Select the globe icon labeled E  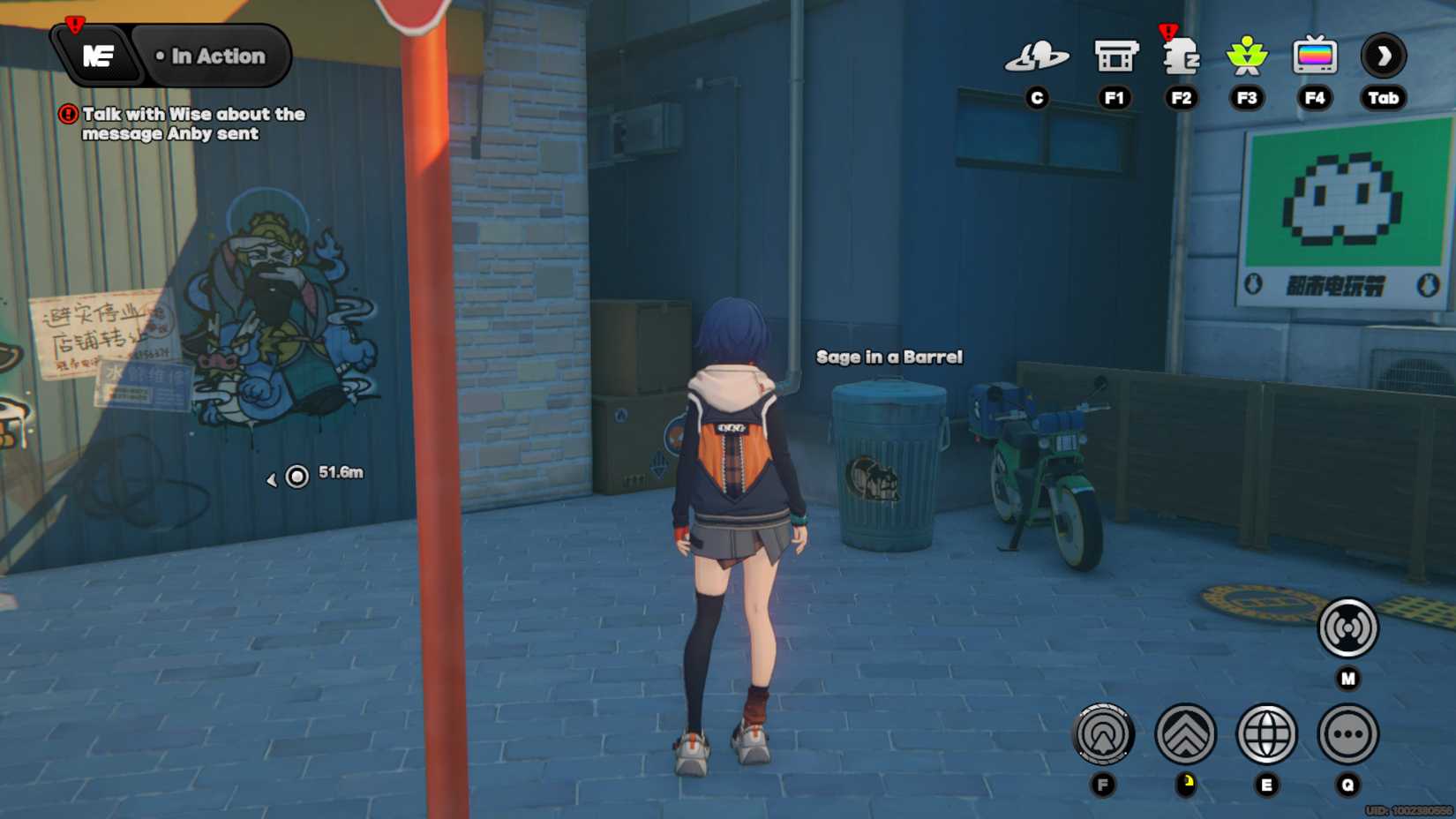1266,734
